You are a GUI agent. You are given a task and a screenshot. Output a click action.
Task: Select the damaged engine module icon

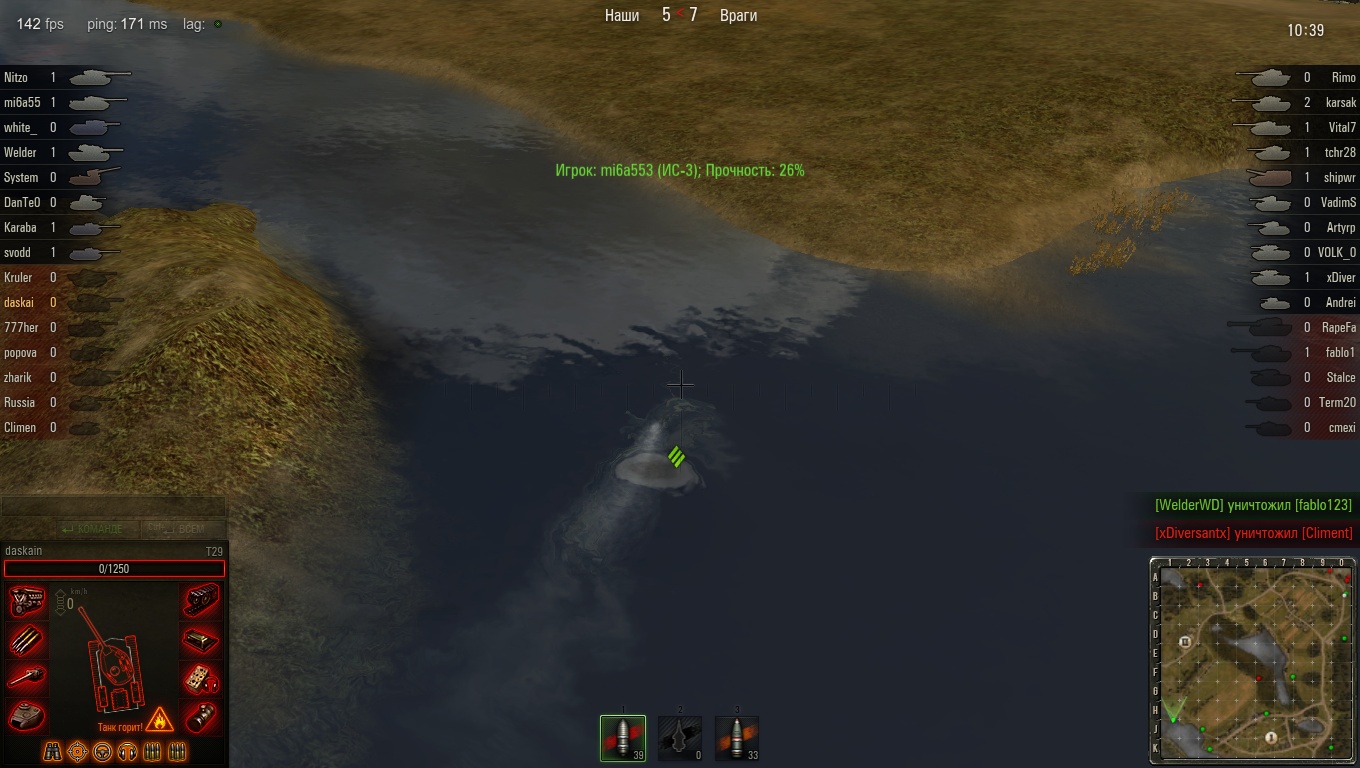[26, 601]
